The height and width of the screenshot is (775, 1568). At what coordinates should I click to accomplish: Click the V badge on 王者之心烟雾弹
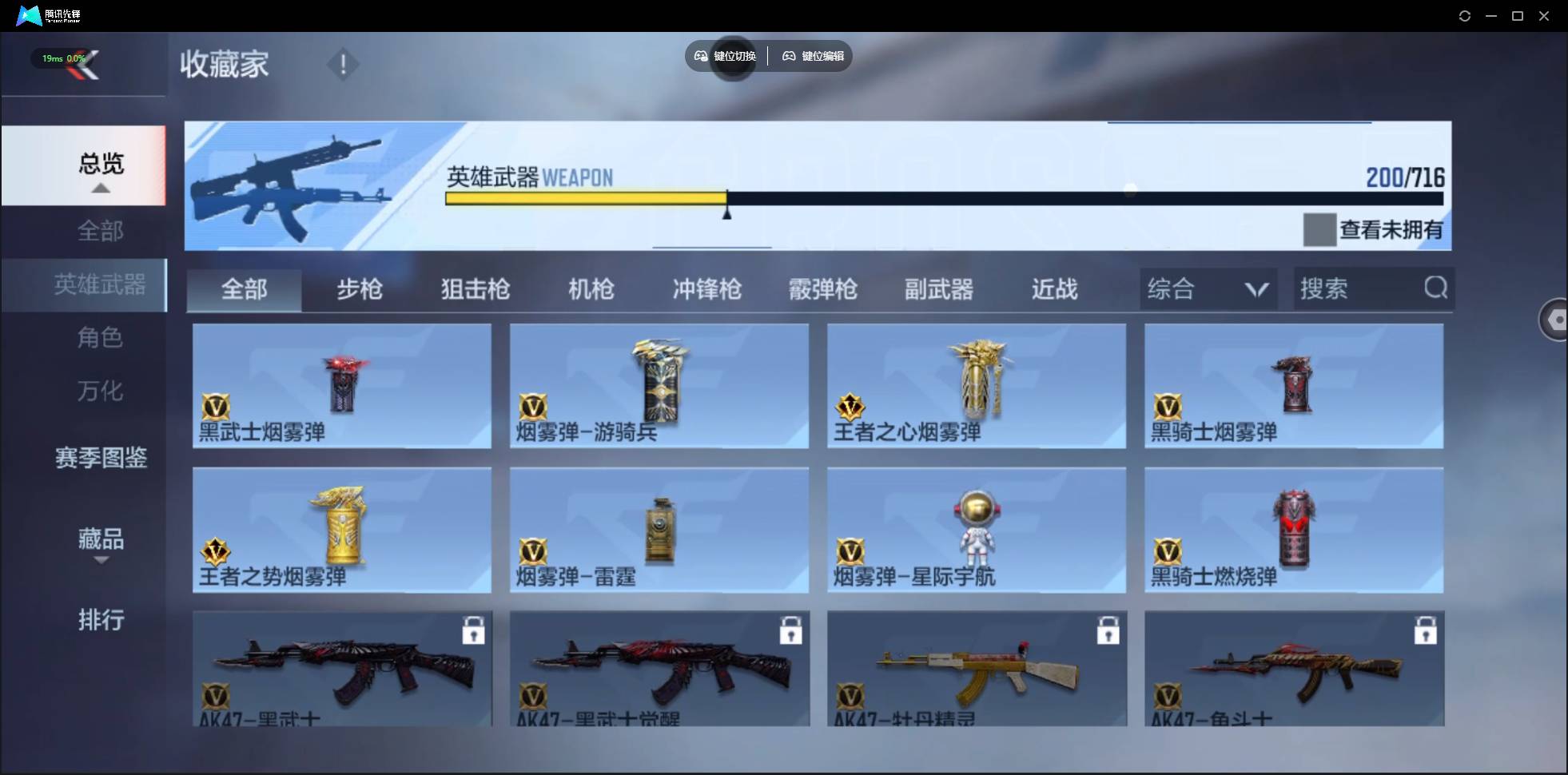click(x=851, y=406)
